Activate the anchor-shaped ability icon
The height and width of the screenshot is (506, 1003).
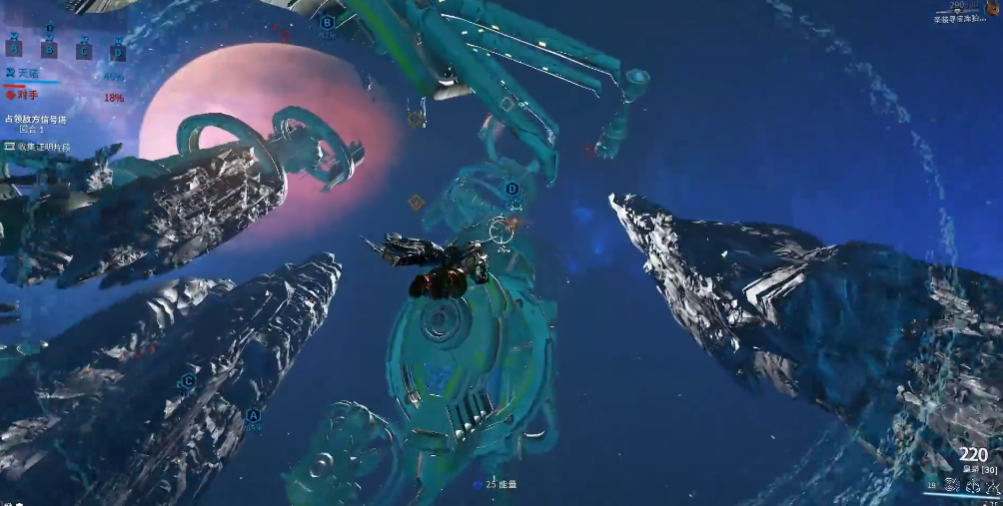click(973, 486)
